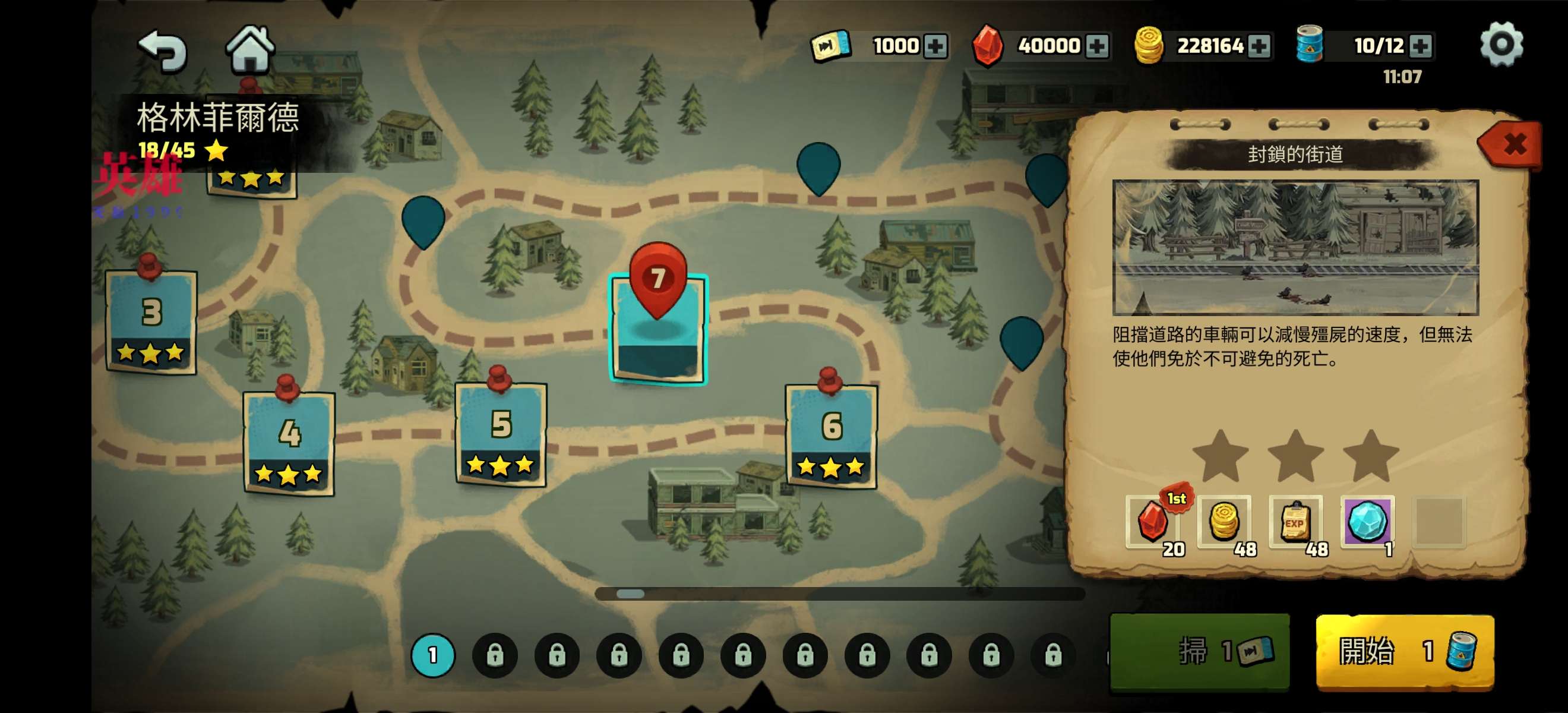Image resolution: width=1568 pixels, height=713 pixels.
Task: Switch to chapter 1 page indicator
Action: 433,655
